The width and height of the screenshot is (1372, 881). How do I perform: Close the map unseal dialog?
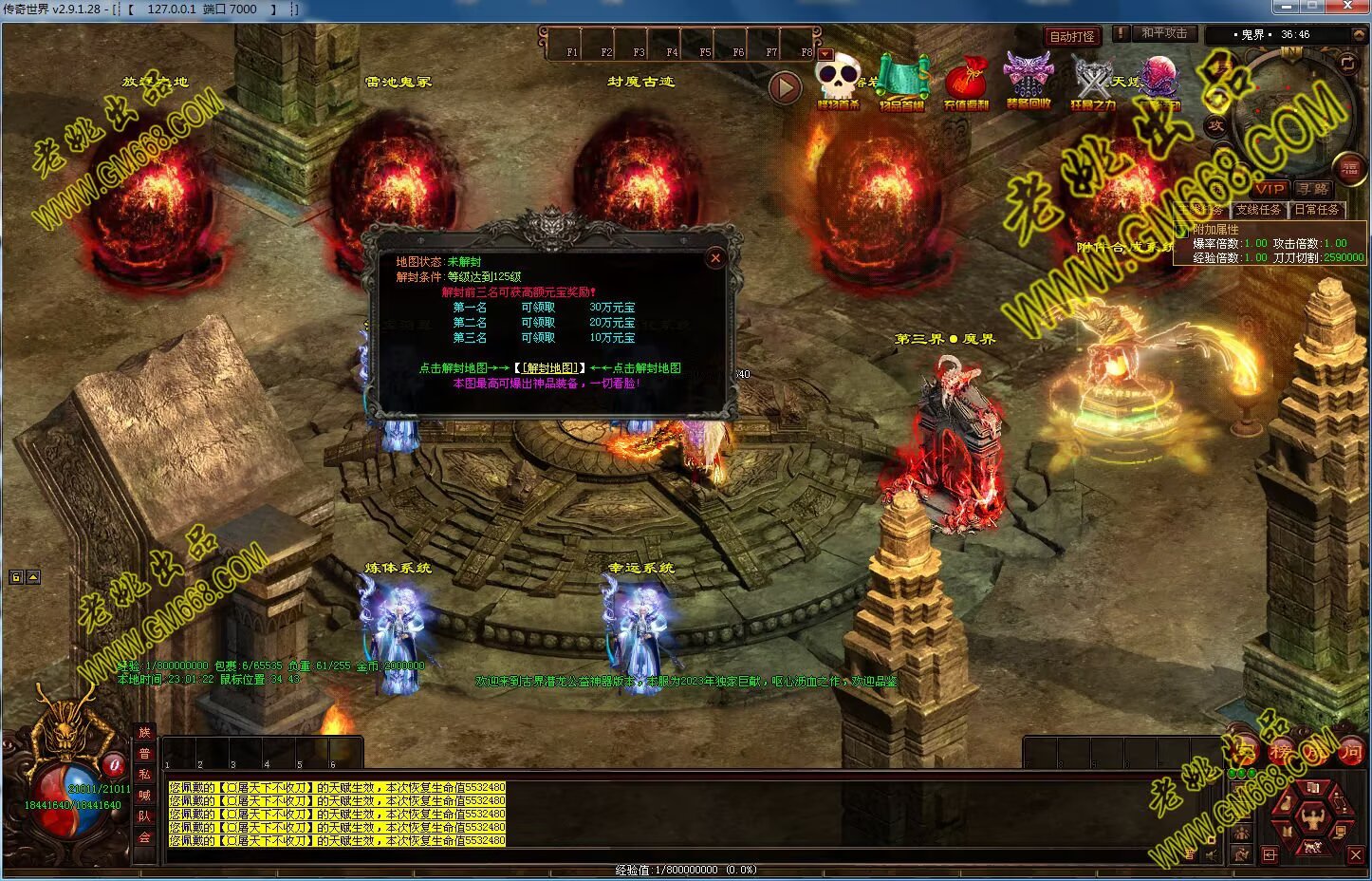(x=715, y=258)
